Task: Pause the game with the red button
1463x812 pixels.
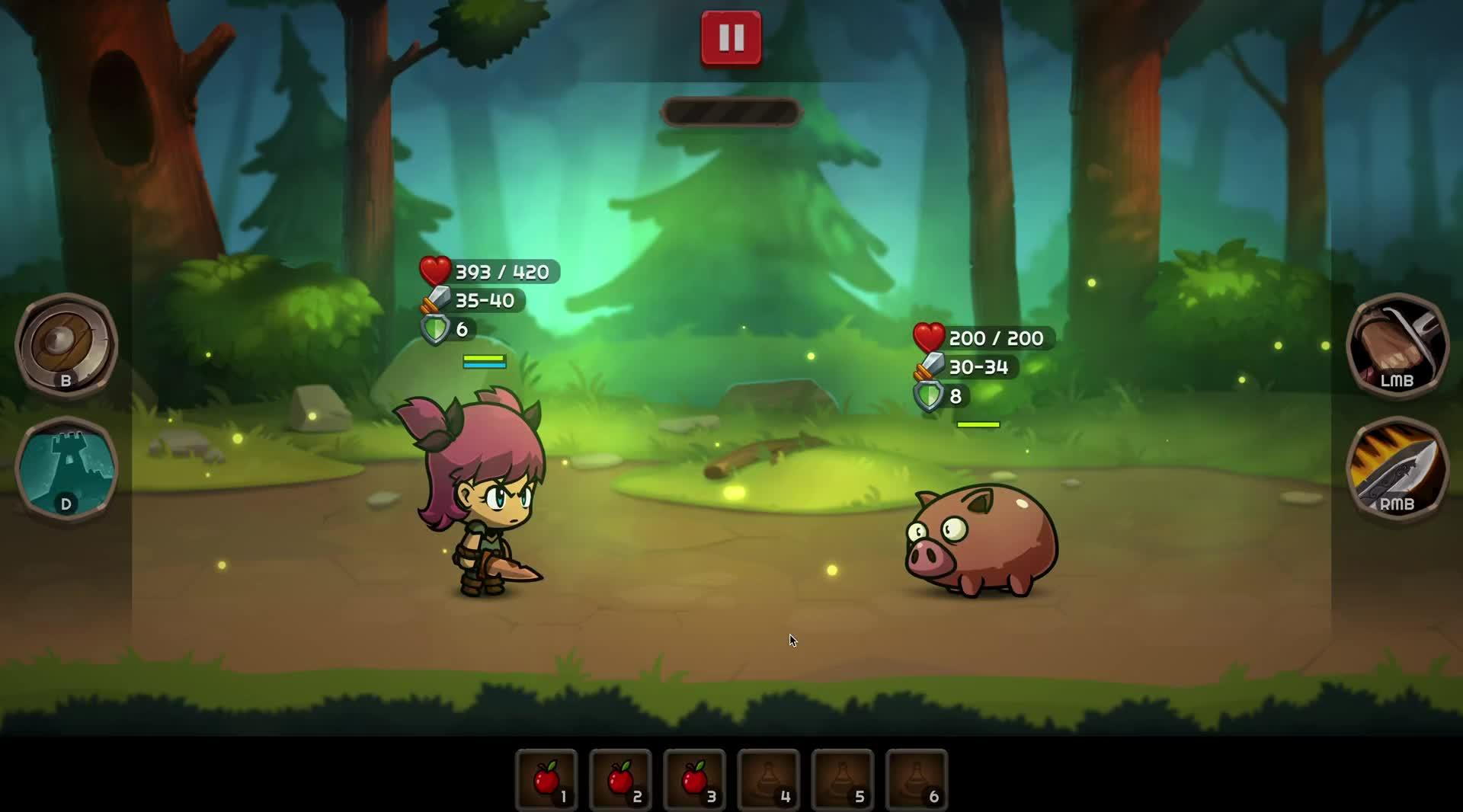Action: (x=731, y=37)
